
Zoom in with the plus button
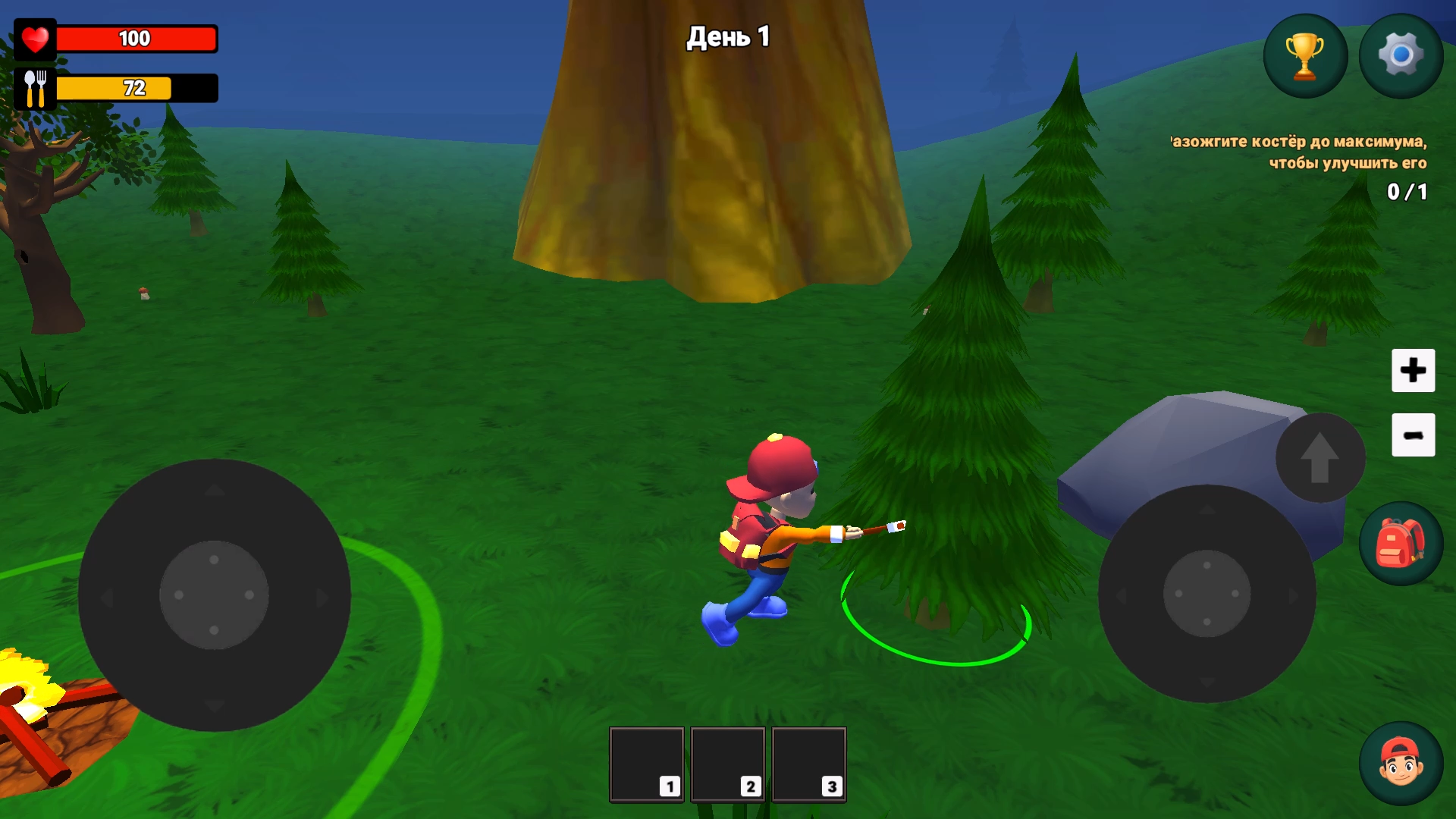click(1413, 371)
